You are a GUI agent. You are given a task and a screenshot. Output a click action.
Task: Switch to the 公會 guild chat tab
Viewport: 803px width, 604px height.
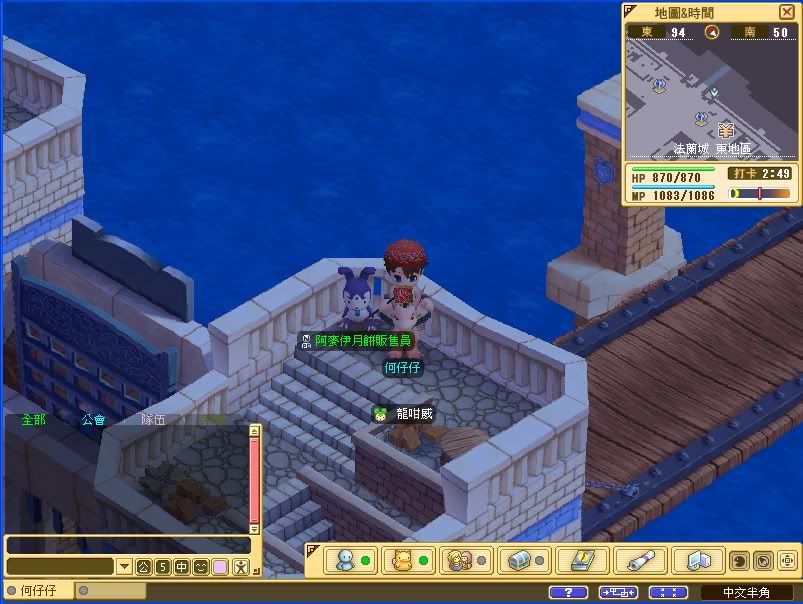tap(93, 420)
